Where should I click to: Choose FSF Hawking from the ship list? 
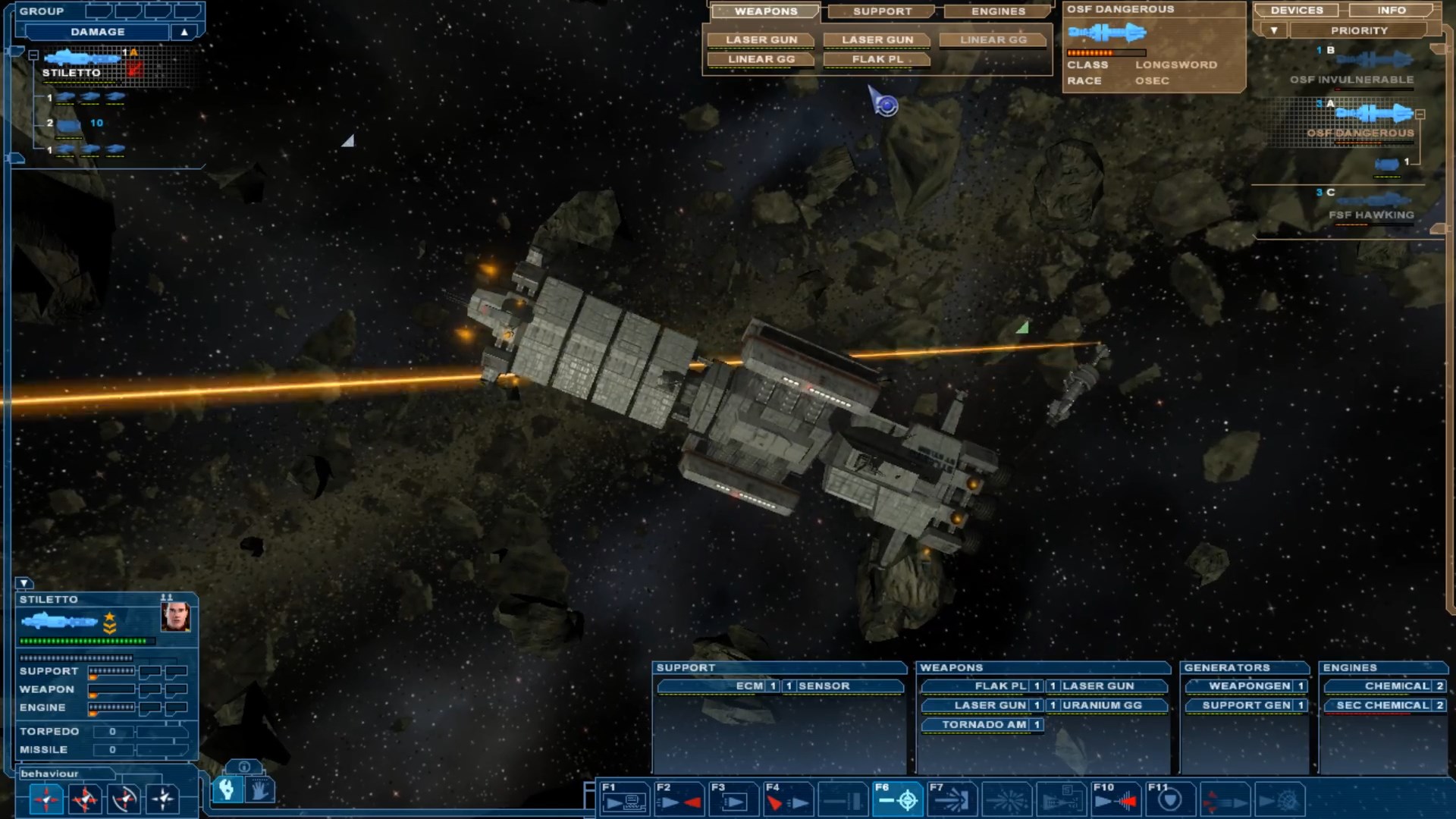pos(1371,215)
